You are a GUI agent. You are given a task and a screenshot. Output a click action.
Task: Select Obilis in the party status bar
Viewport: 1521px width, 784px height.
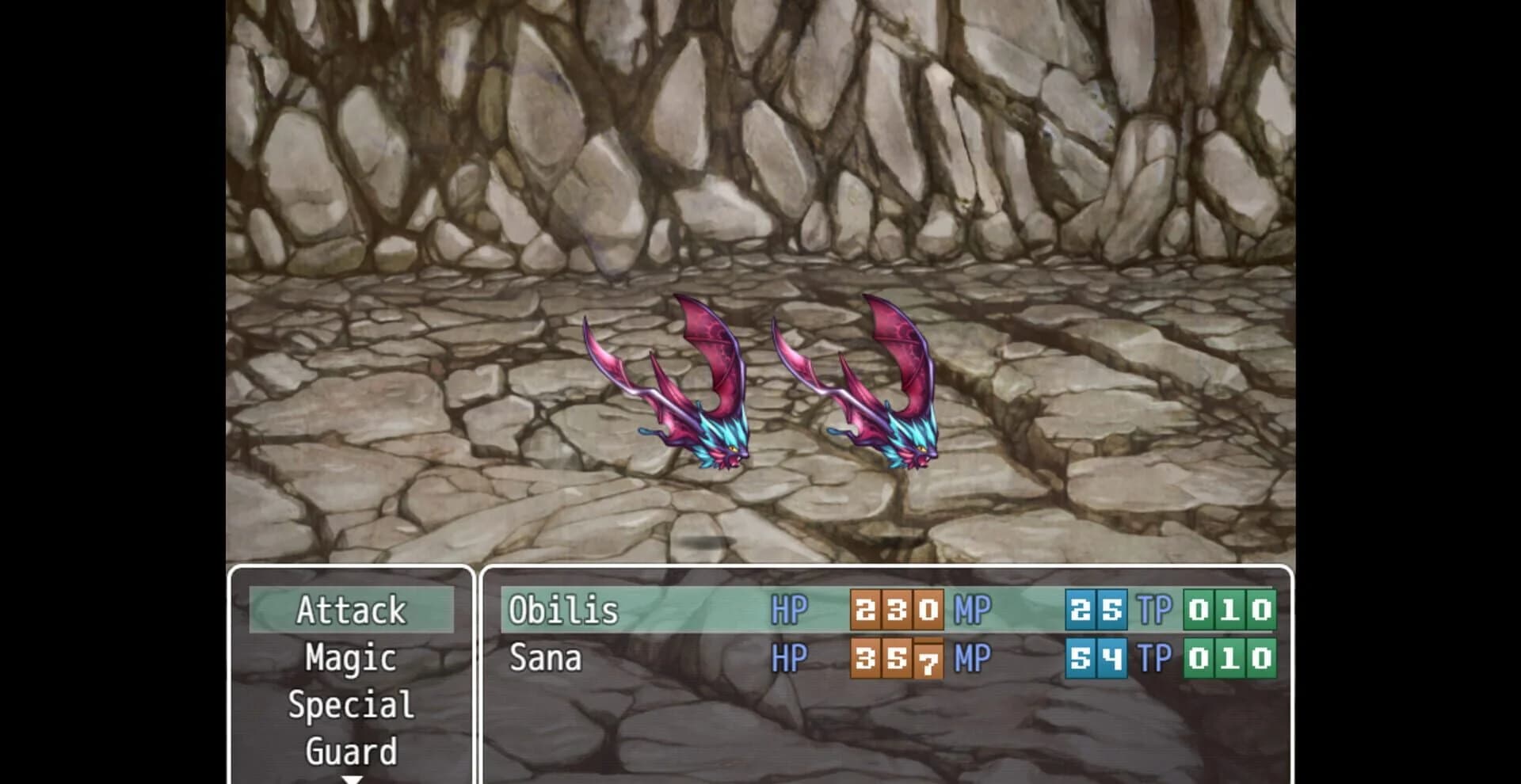pos(563,611)
